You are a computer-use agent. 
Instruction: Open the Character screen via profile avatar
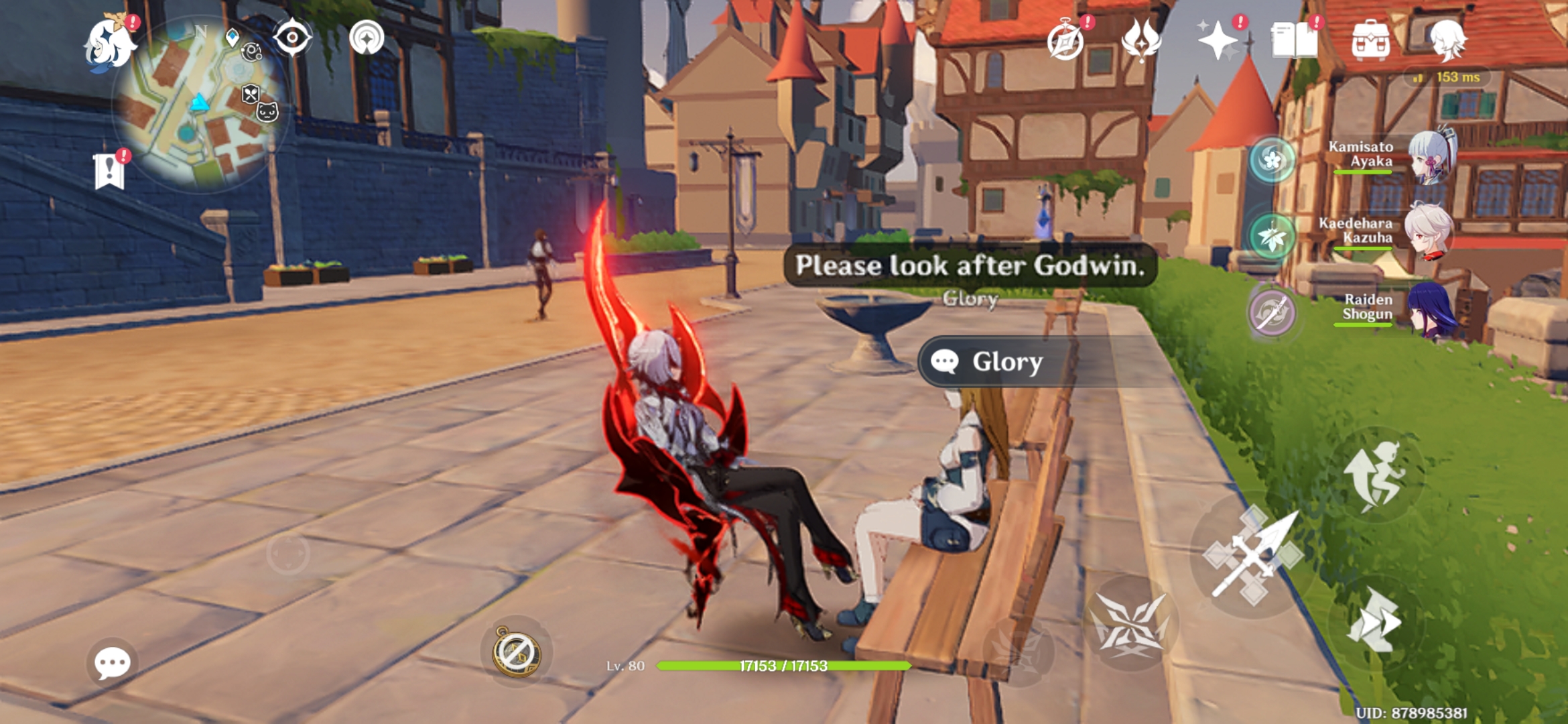click(1448, 40)
